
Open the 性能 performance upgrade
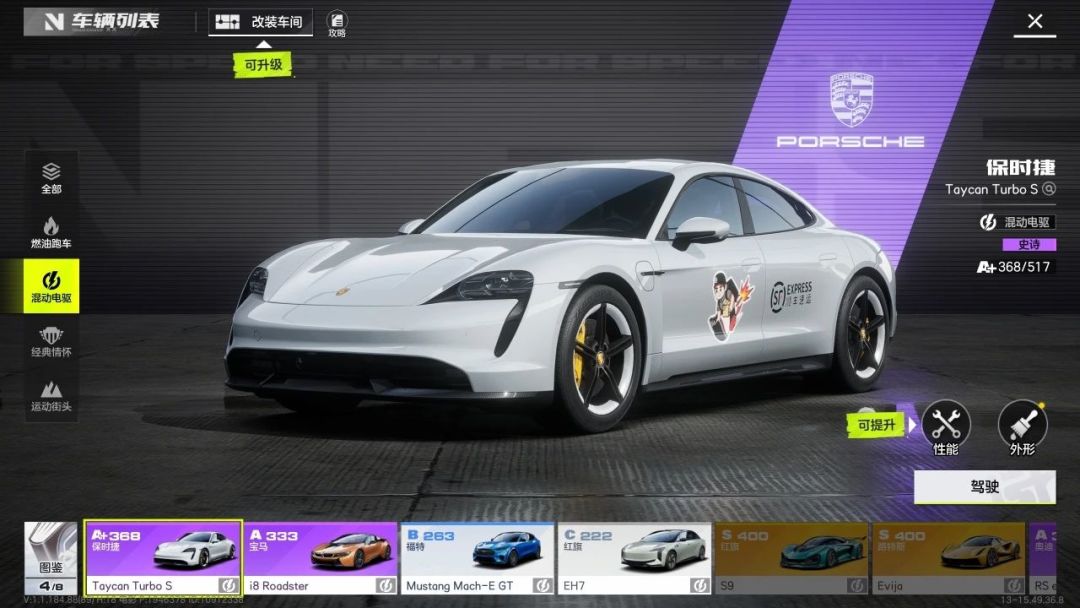pyautogui.click(x=945, y=427)
